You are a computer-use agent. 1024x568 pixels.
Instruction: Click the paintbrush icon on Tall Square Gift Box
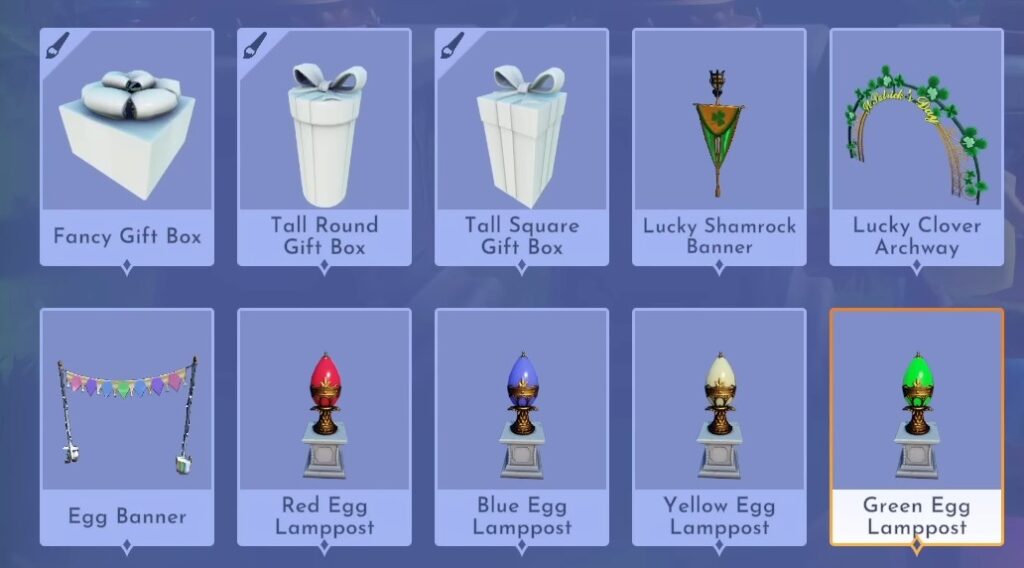(x=452, y=46)
